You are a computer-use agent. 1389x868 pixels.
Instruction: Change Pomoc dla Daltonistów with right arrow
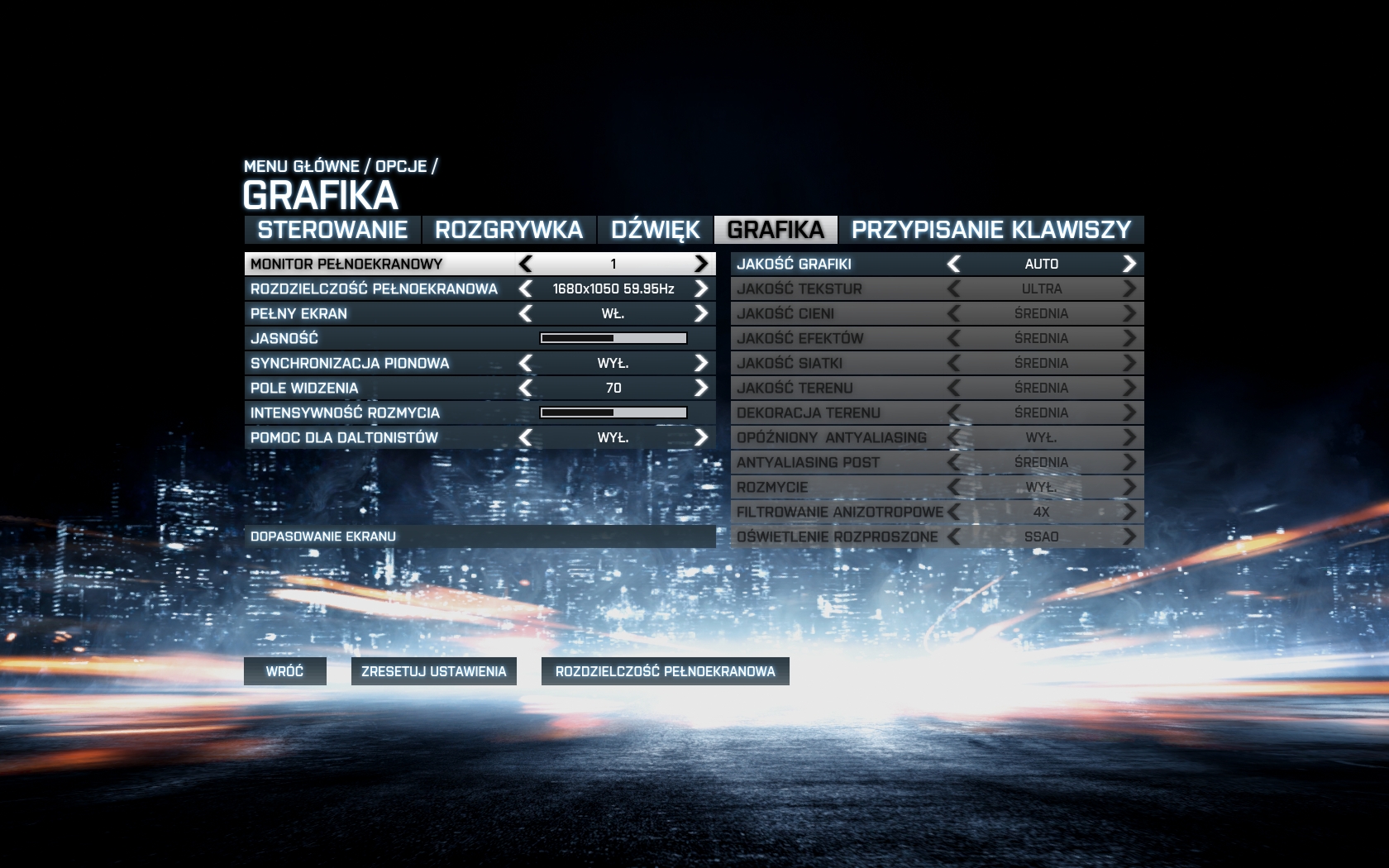click(x=701, y=437)
